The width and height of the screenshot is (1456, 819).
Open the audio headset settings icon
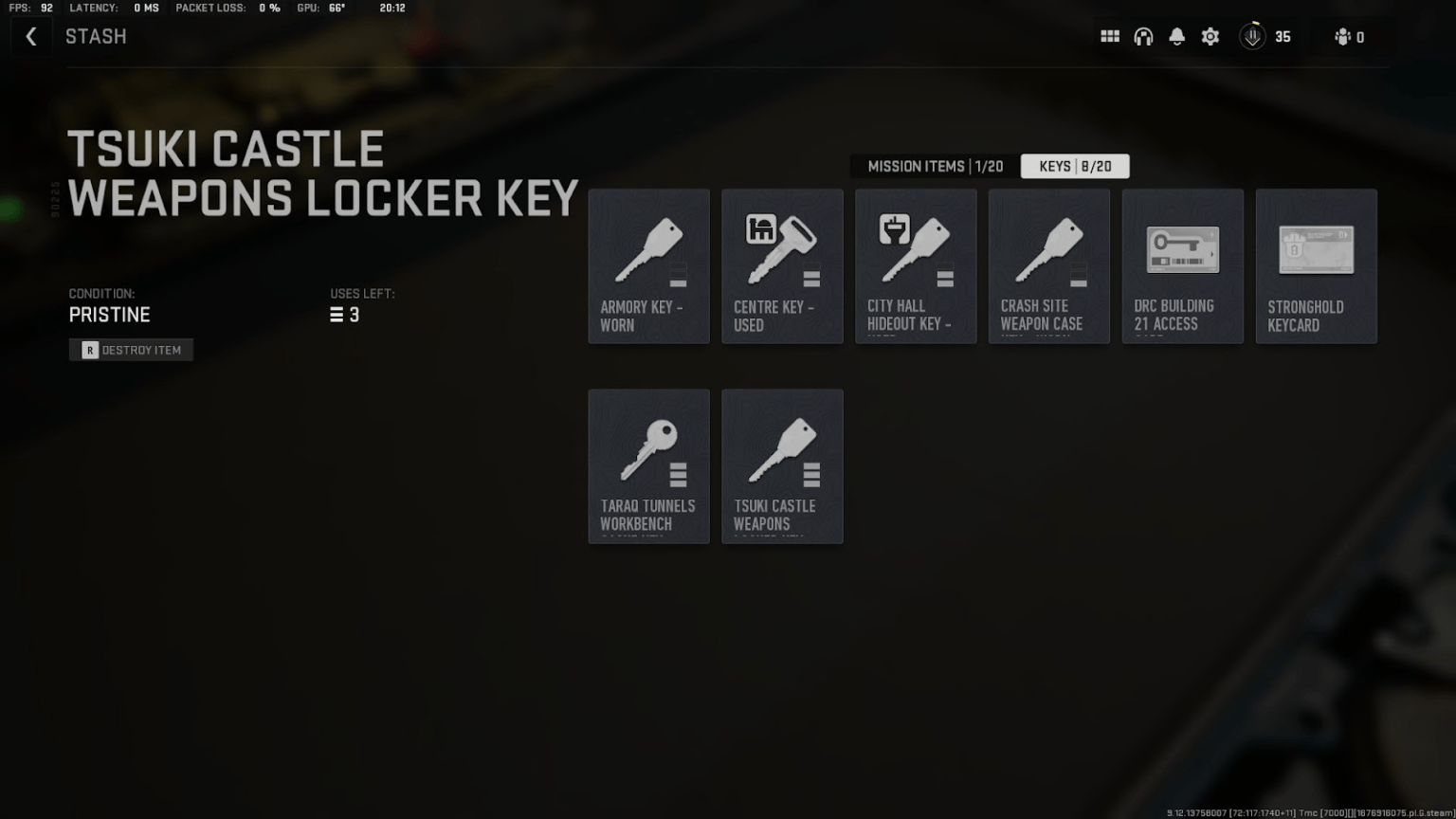click(1143, 36)
